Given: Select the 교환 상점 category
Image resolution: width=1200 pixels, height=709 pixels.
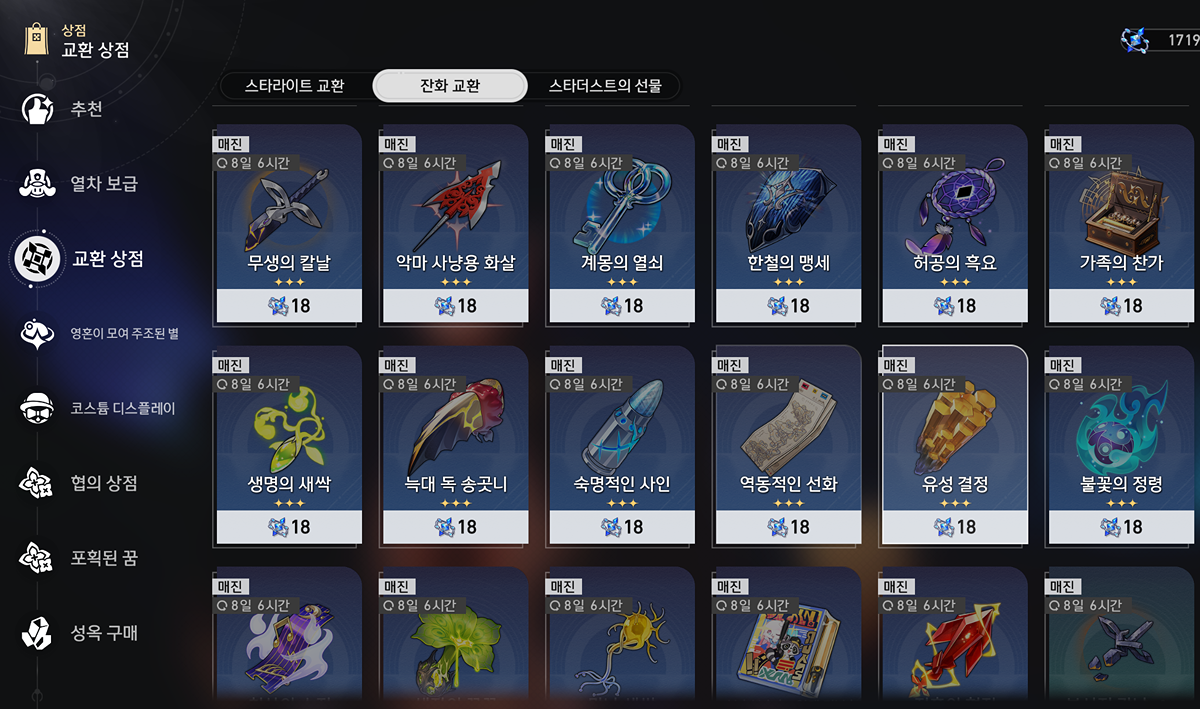Looking at the screenshot, I should pos(108,259).
